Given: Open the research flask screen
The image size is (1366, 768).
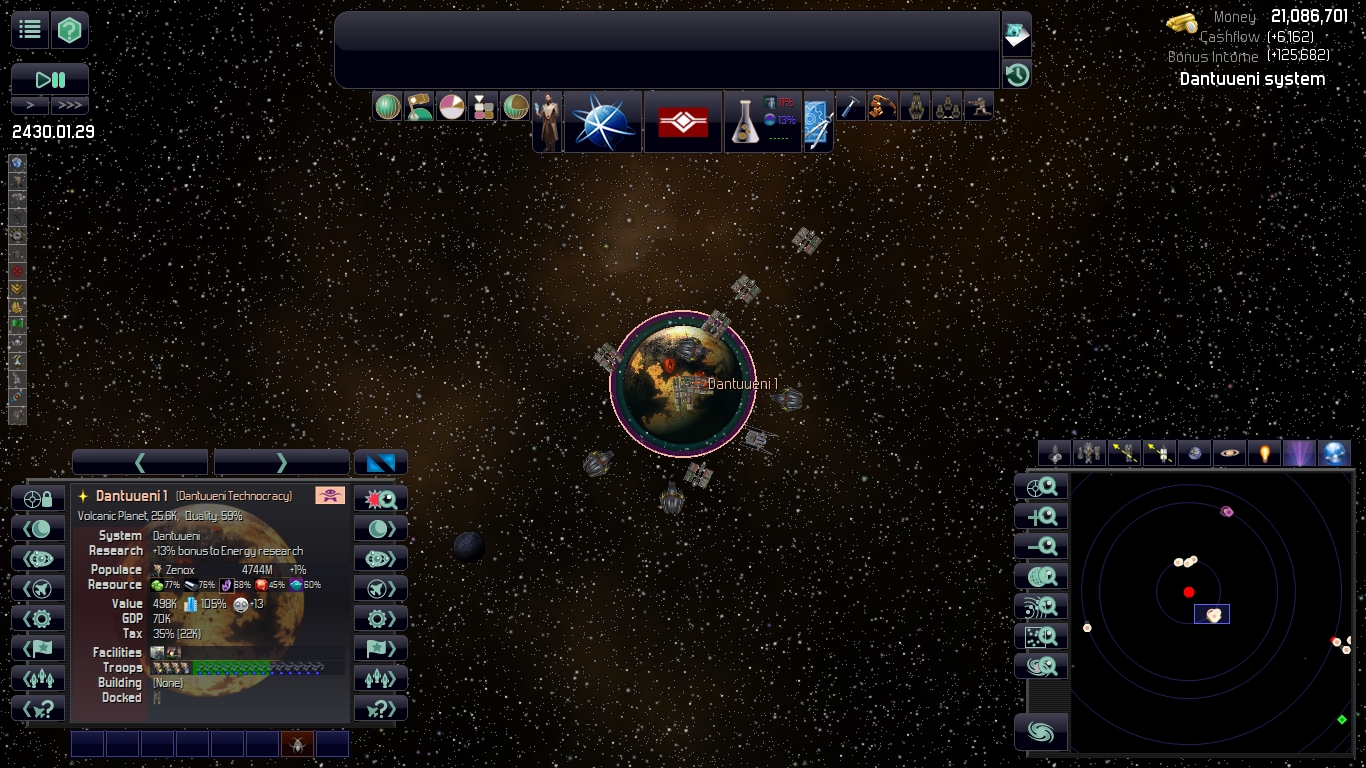Looking at the screenshot, I should coord(744,122).
